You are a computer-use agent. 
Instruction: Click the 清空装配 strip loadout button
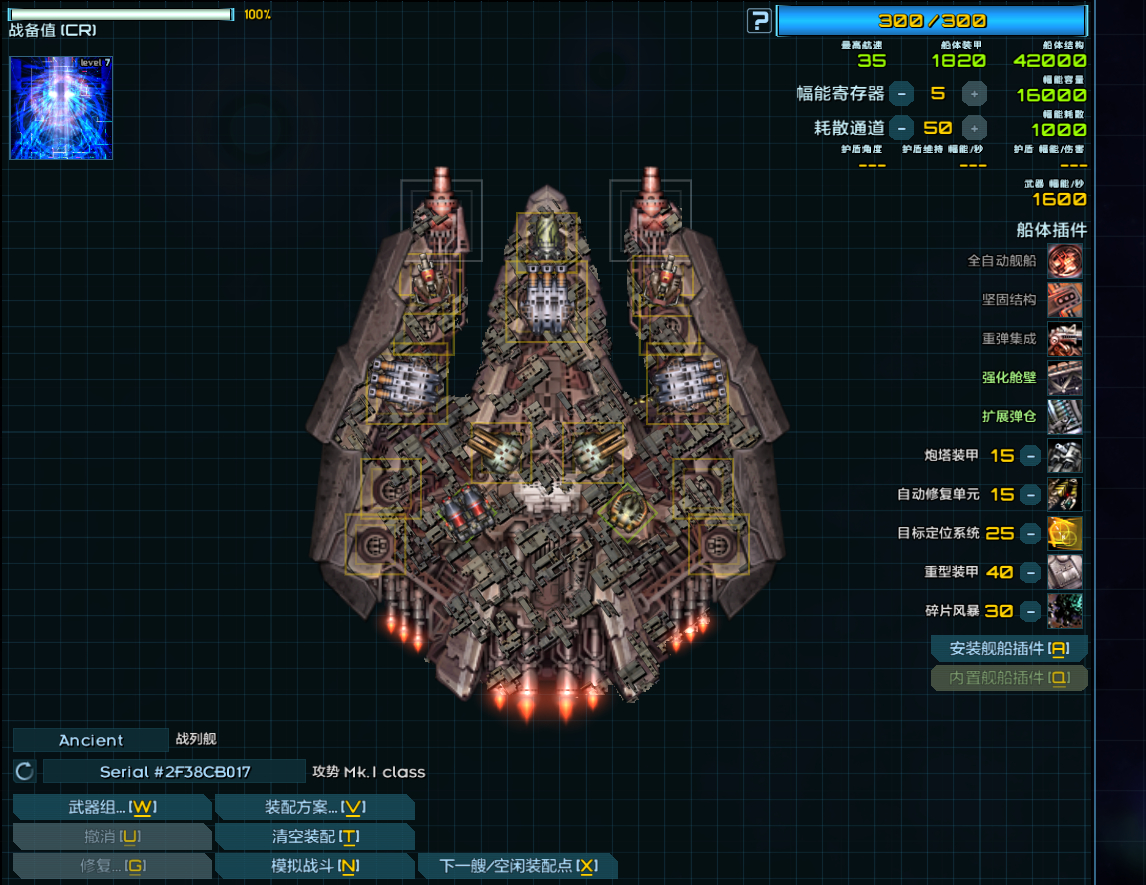click(314, 836)
